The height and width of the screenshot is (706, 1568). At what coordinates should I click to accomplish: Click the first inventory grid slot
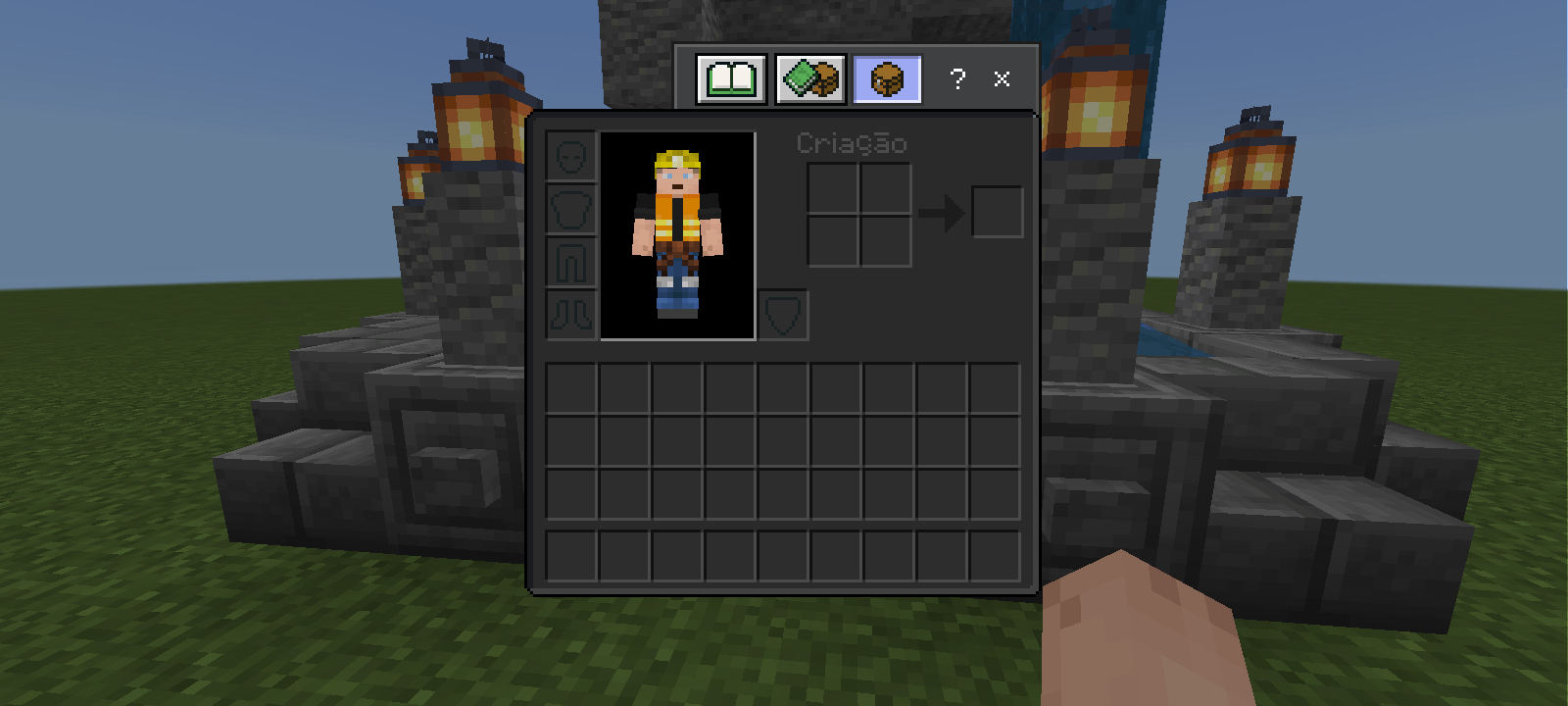pyautogui.click(x=572, y=386)
